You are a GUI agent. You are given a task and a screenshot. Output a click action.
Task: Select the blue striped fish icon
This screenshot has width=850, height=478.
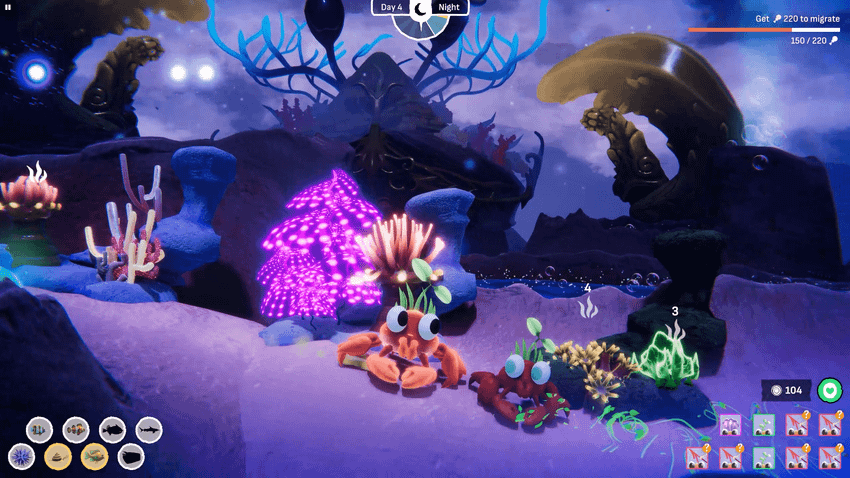coord(39,429)
